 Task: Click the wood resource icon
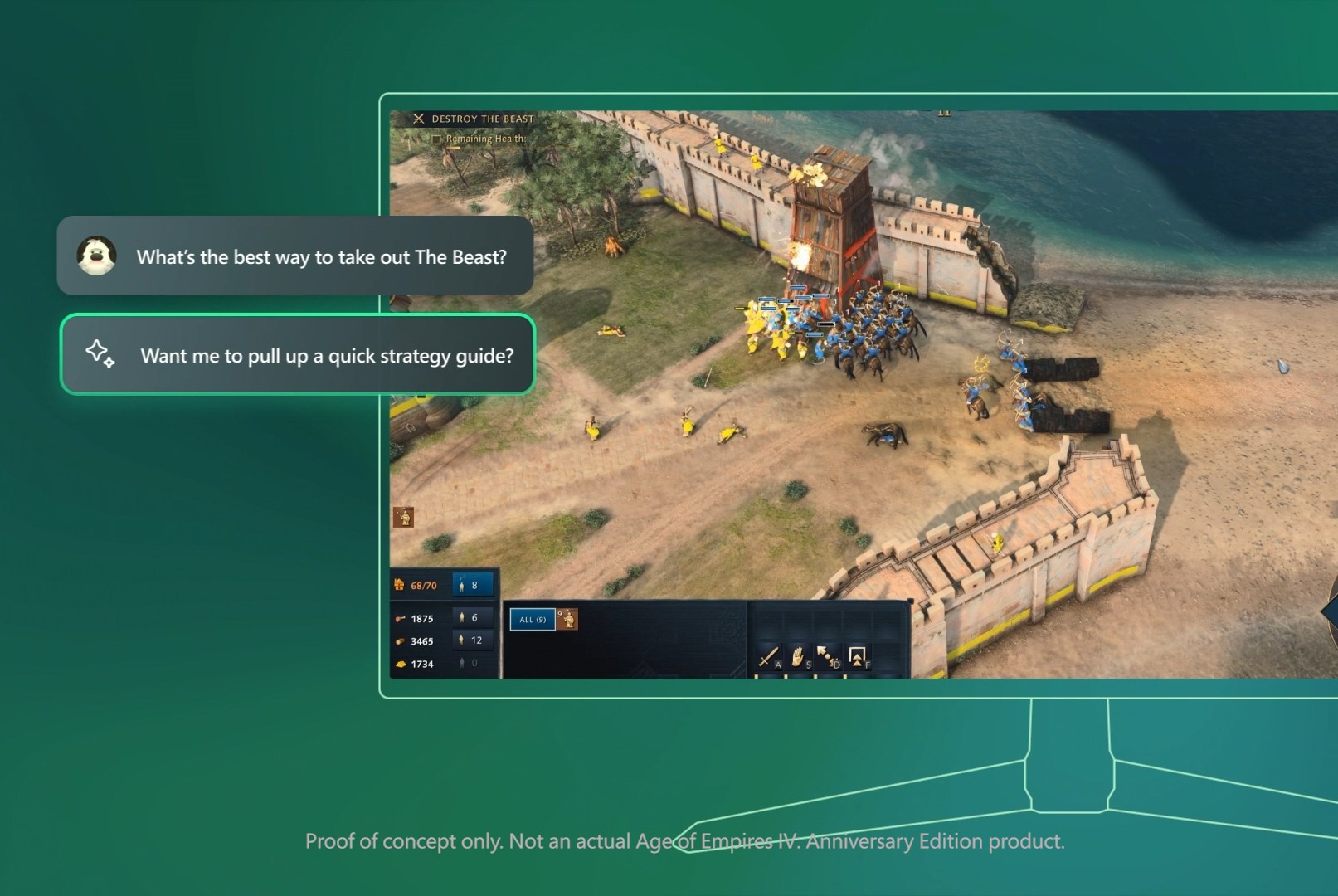click(399, 640)
